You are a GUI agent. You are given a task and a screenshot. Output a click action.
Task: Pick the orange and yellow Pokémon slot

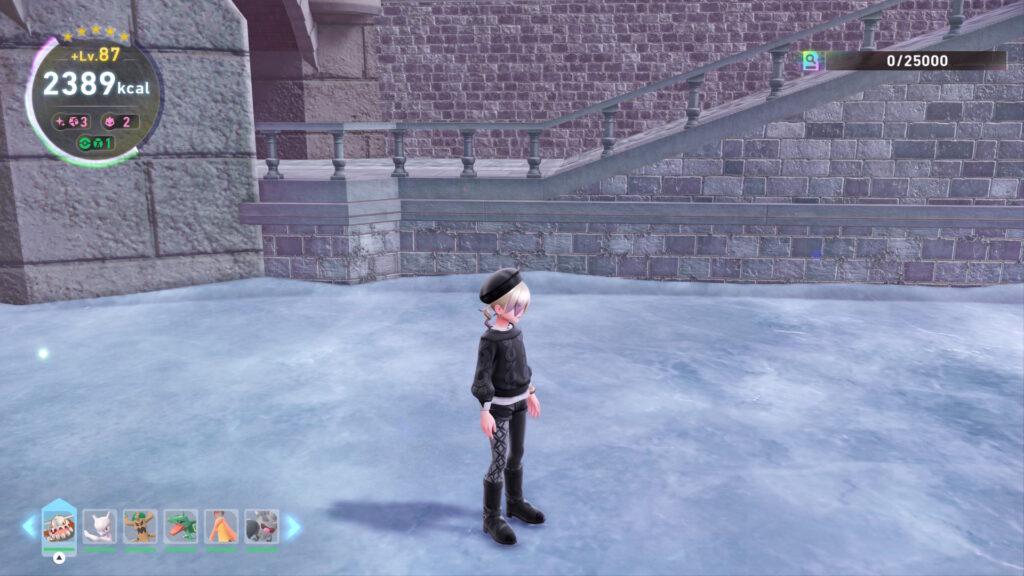(221, 526)
